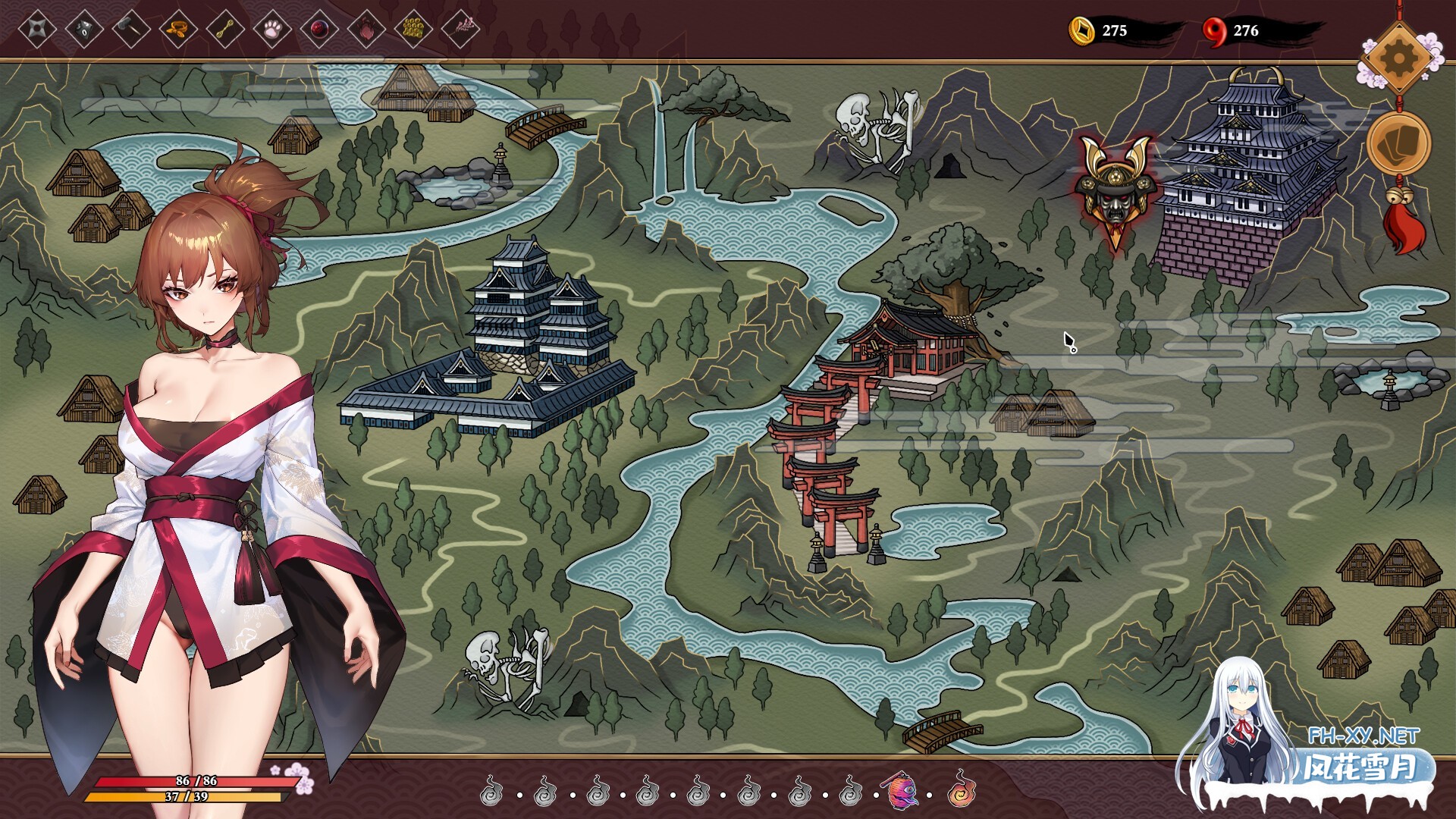
Task: View the card deck button
Action: (x=1398, y=144)
